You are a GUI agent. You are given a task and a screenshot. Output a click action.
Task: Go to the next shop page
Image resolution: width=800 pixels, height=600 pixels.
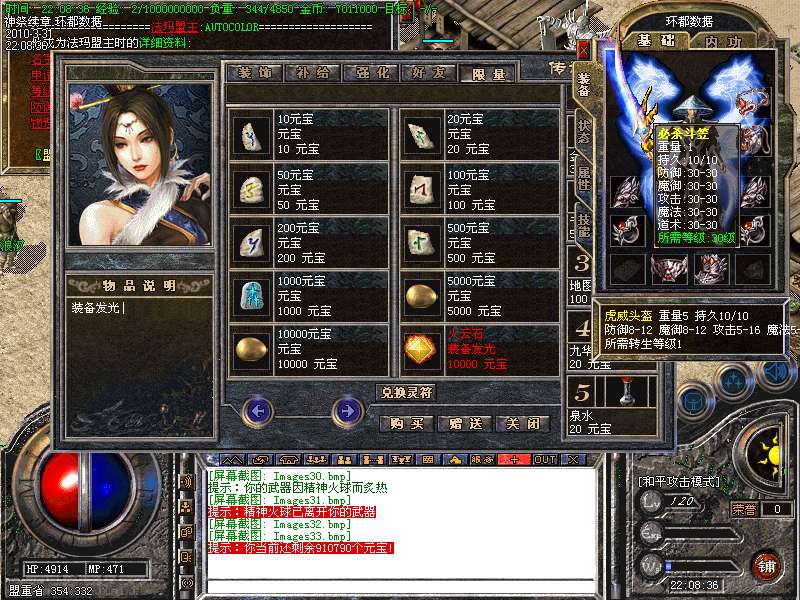click(x=347, y=410)
